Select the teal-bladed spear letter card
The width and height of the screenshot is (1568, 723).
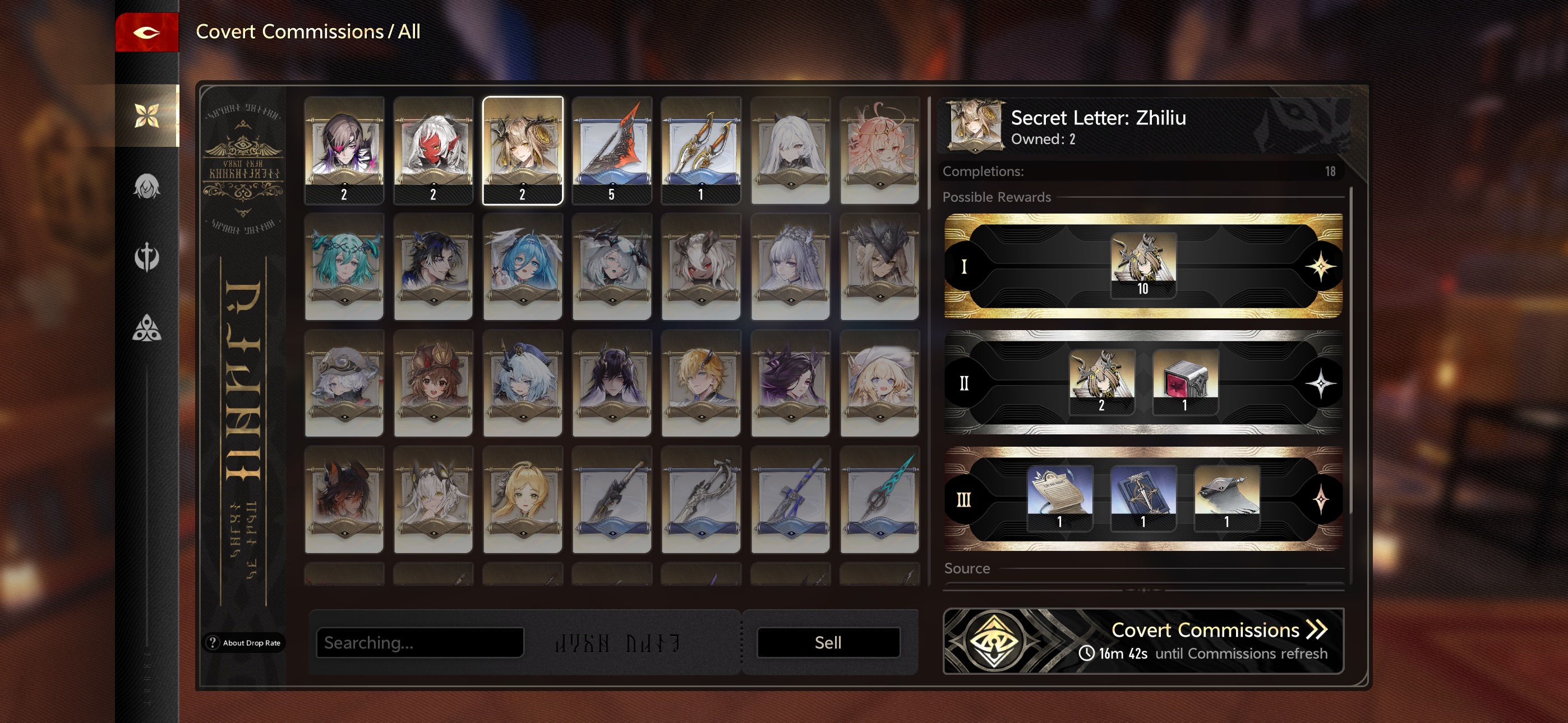click(879, 499)
